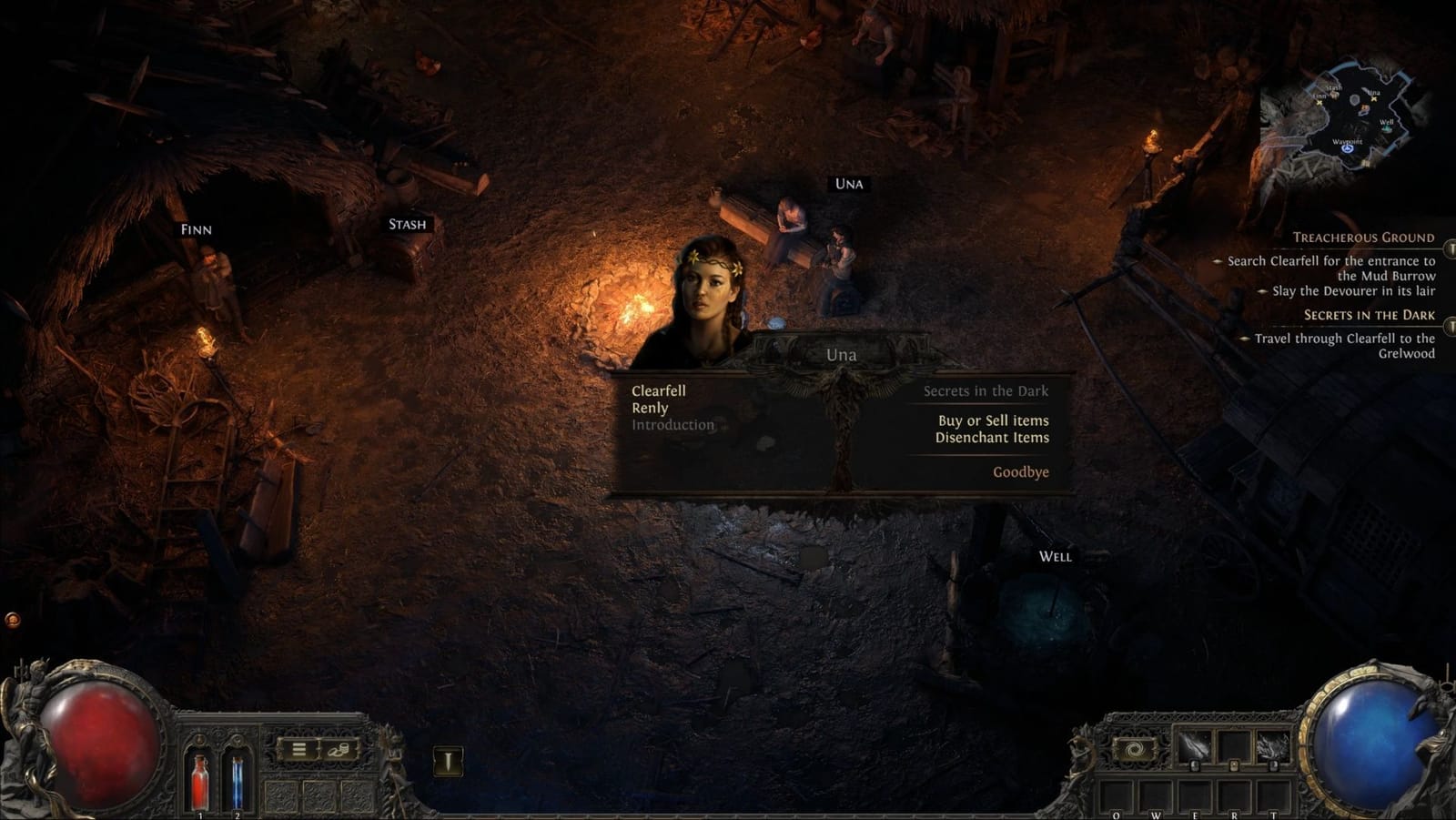Select the Renly dialogue topic
This screenshot has height=820, width=1456.
pyautogui.click(x=651, y=408)
